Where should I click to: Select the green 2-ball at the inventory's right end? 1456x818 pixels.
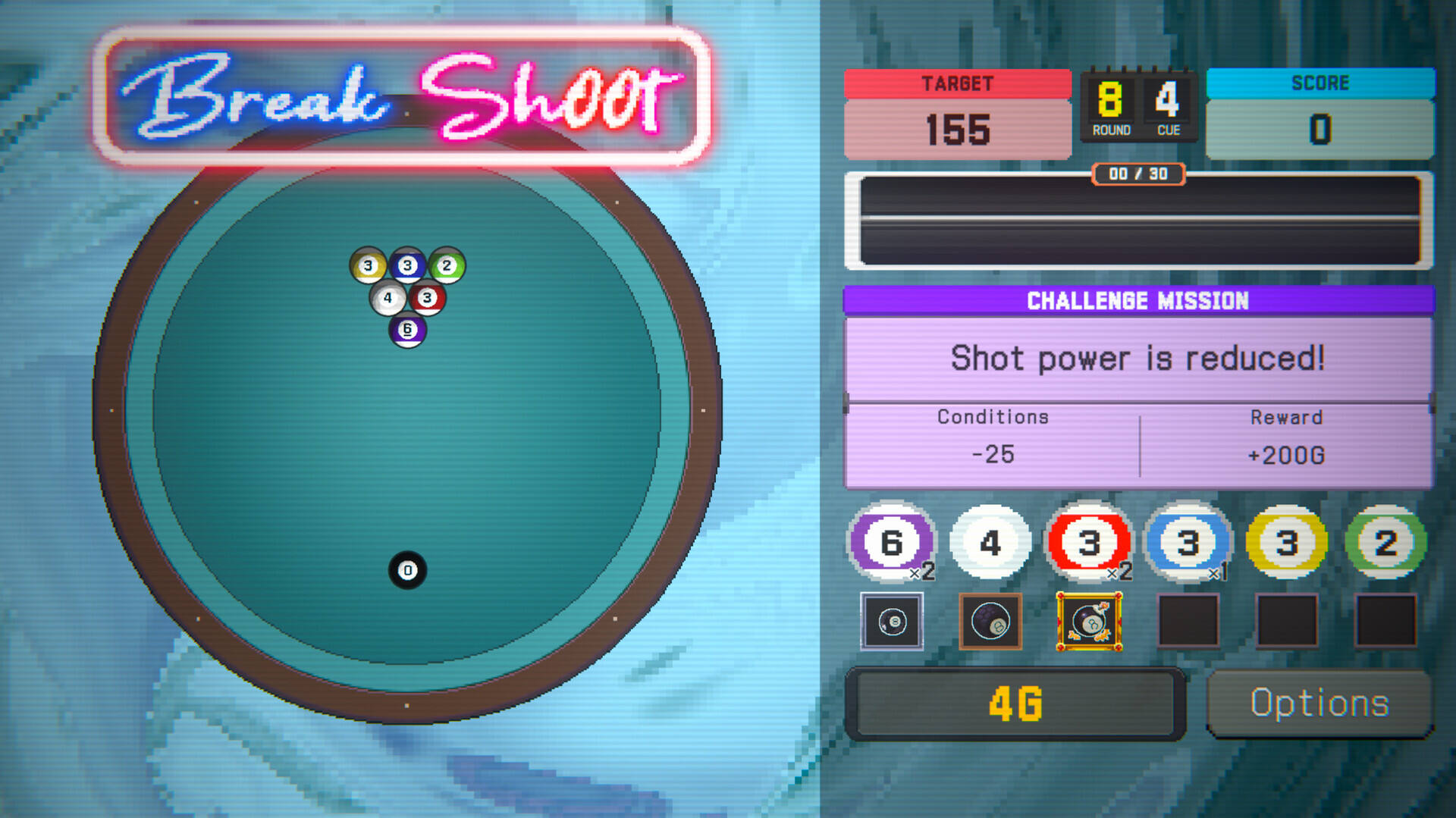pyautogui.click(x=1384, y=542)
